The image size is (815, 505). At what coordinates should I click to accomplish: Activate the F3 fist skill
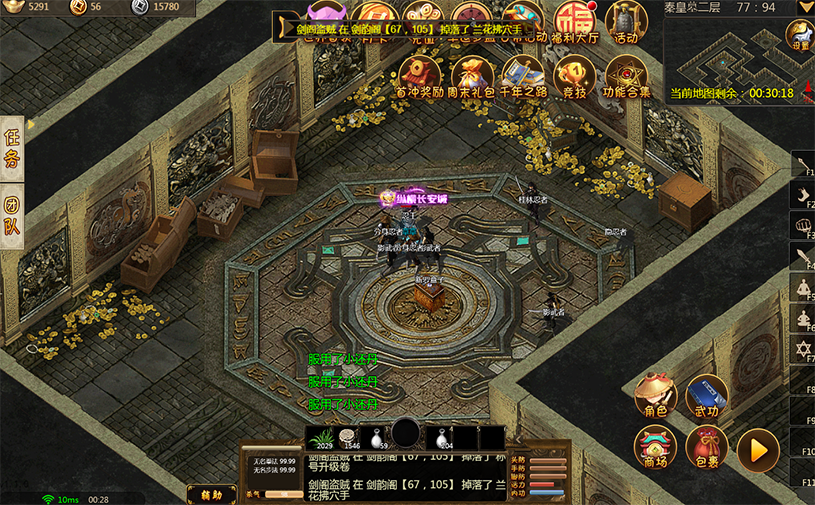tap(804, 224)
